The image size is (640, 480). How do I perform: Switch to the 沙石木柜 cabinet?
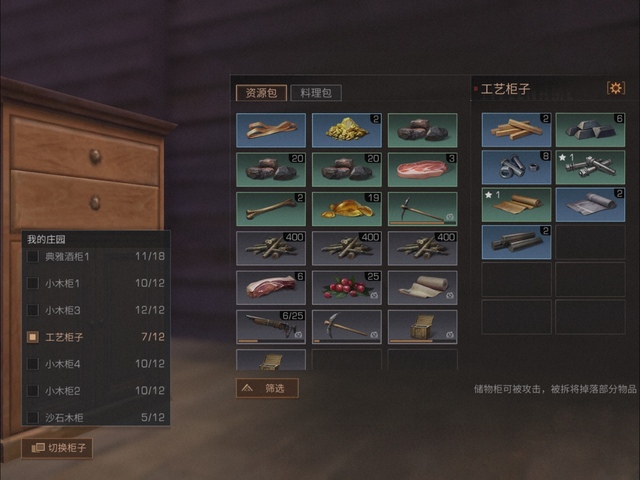point(97,417)
